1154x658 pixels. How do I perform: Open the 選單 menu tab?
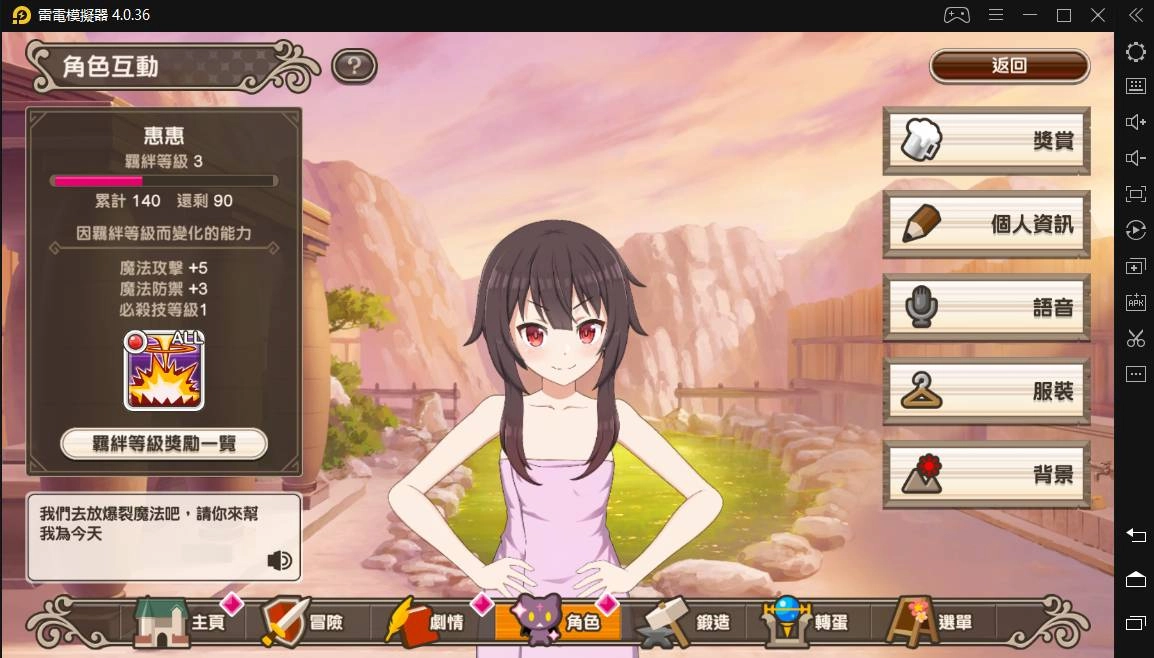(x=931, y=621)
